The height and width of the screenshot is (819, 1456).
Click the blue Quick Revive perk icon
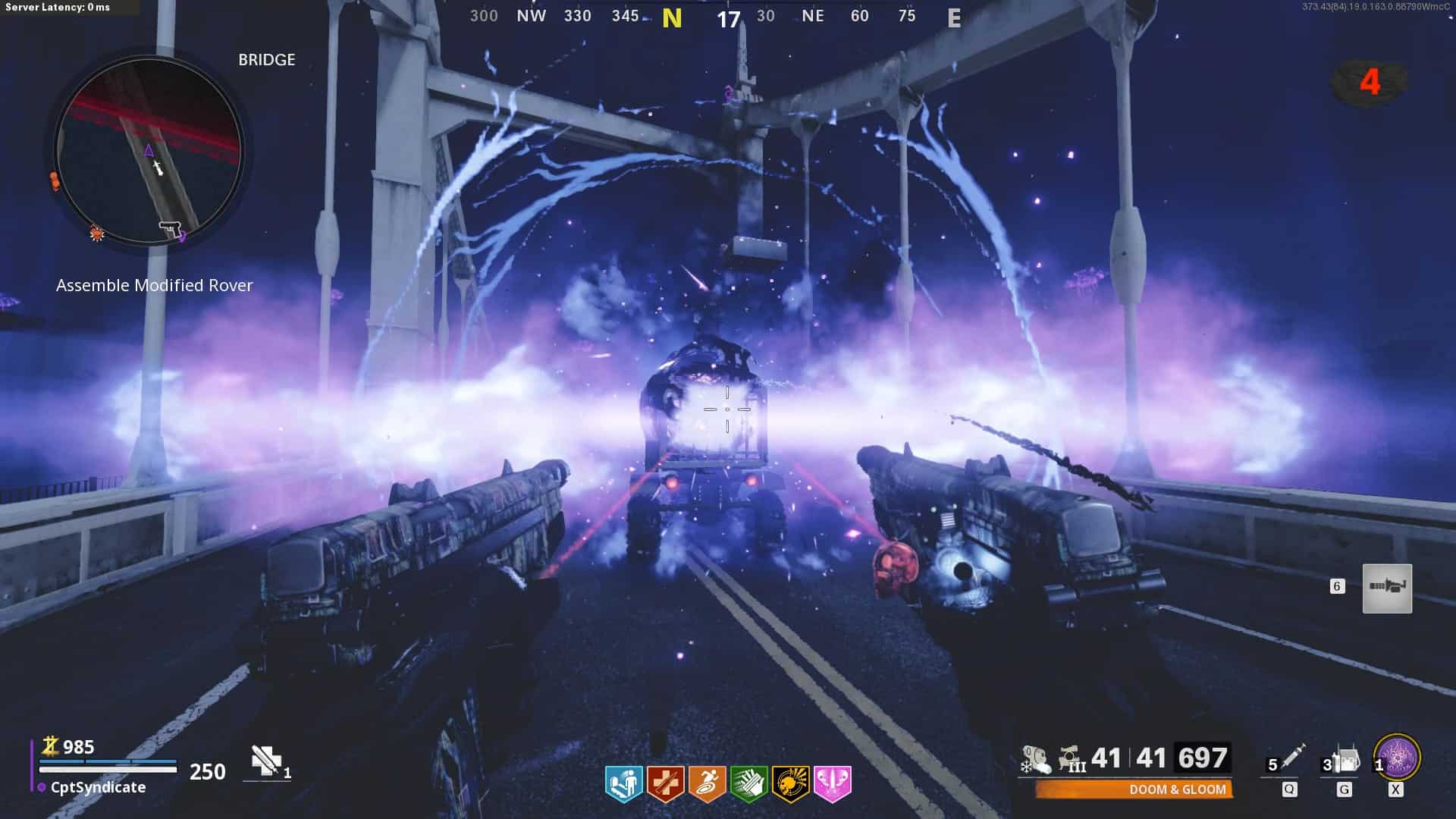pyautogui.click(x=623, y=783)
